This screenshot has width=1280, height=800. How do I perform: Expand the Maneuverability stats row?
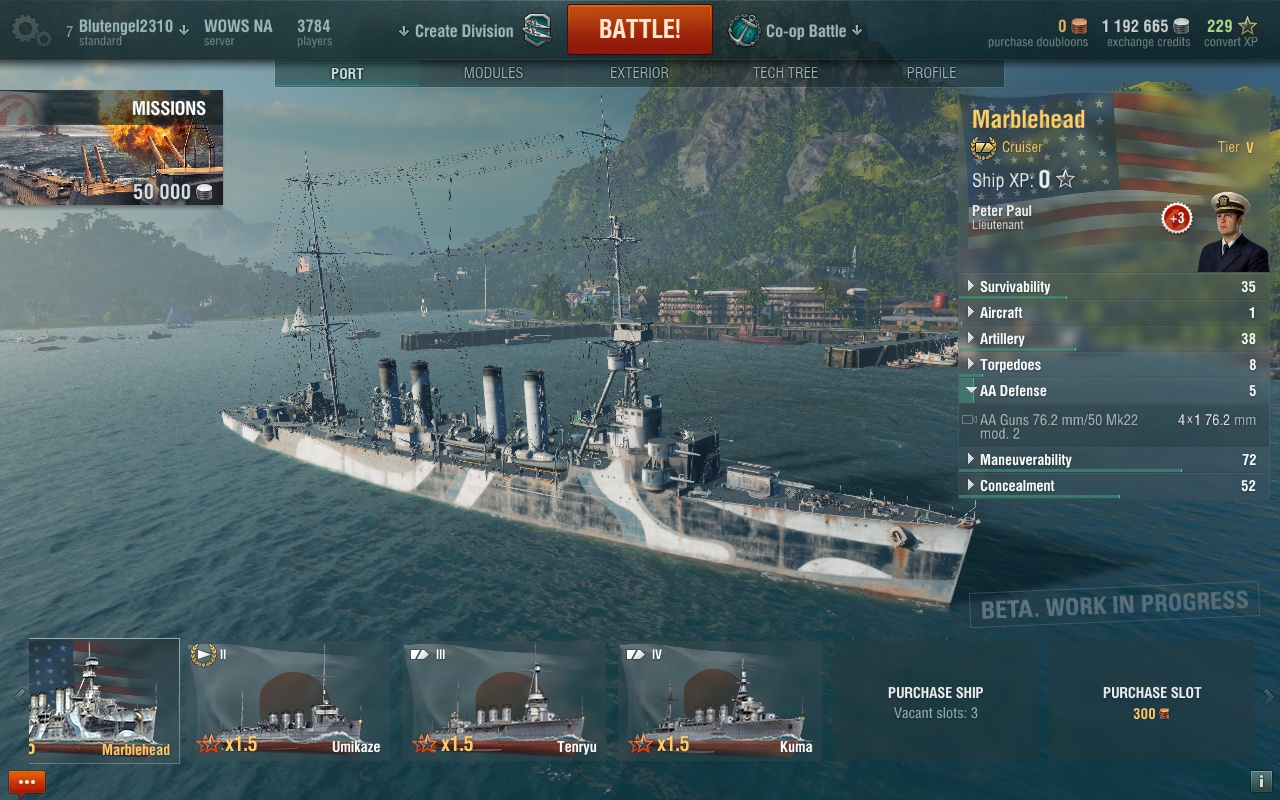(x=1025, y=460)
